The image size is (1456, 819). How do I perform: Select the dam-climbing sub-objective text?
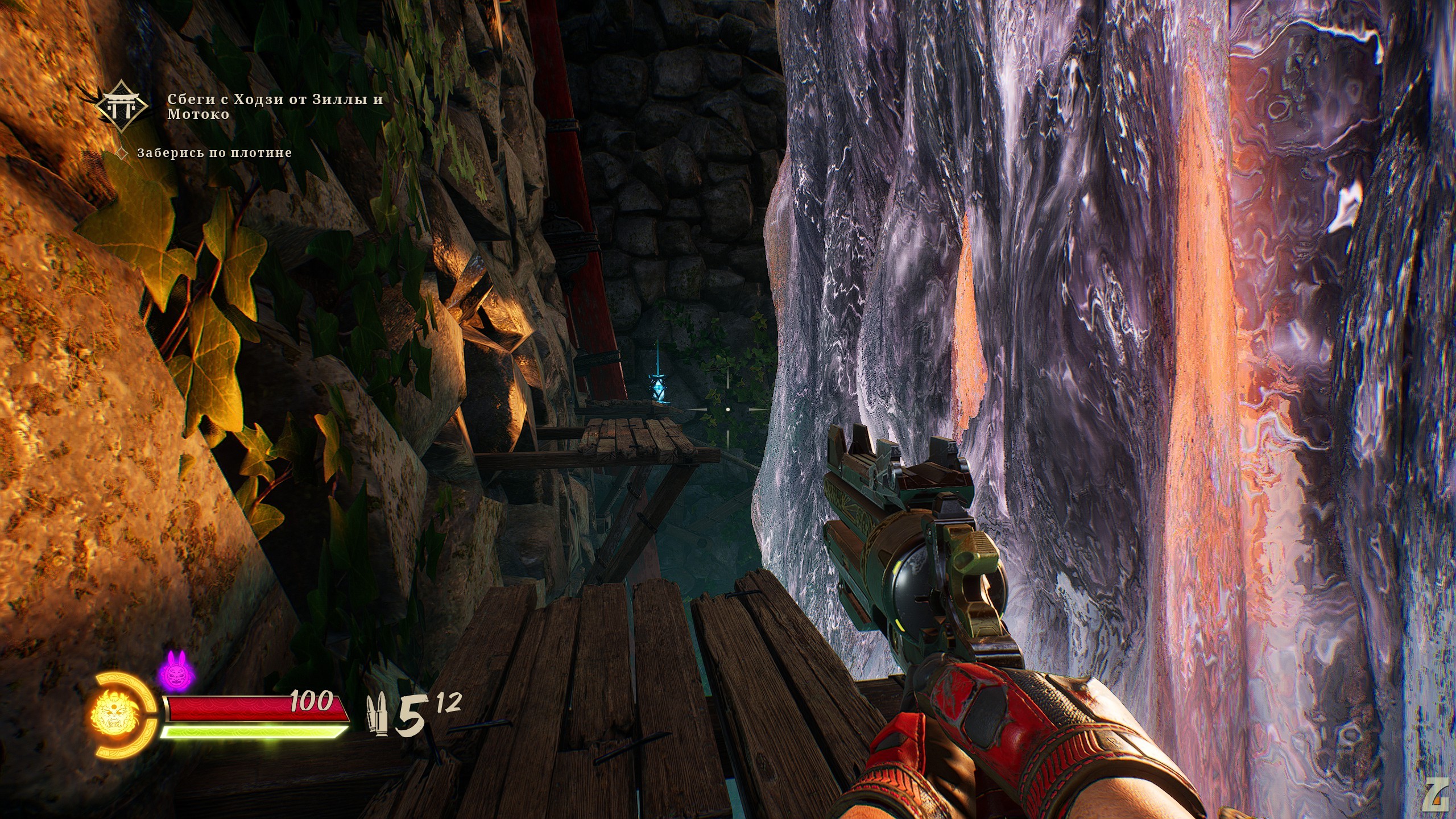coord(214,152)
